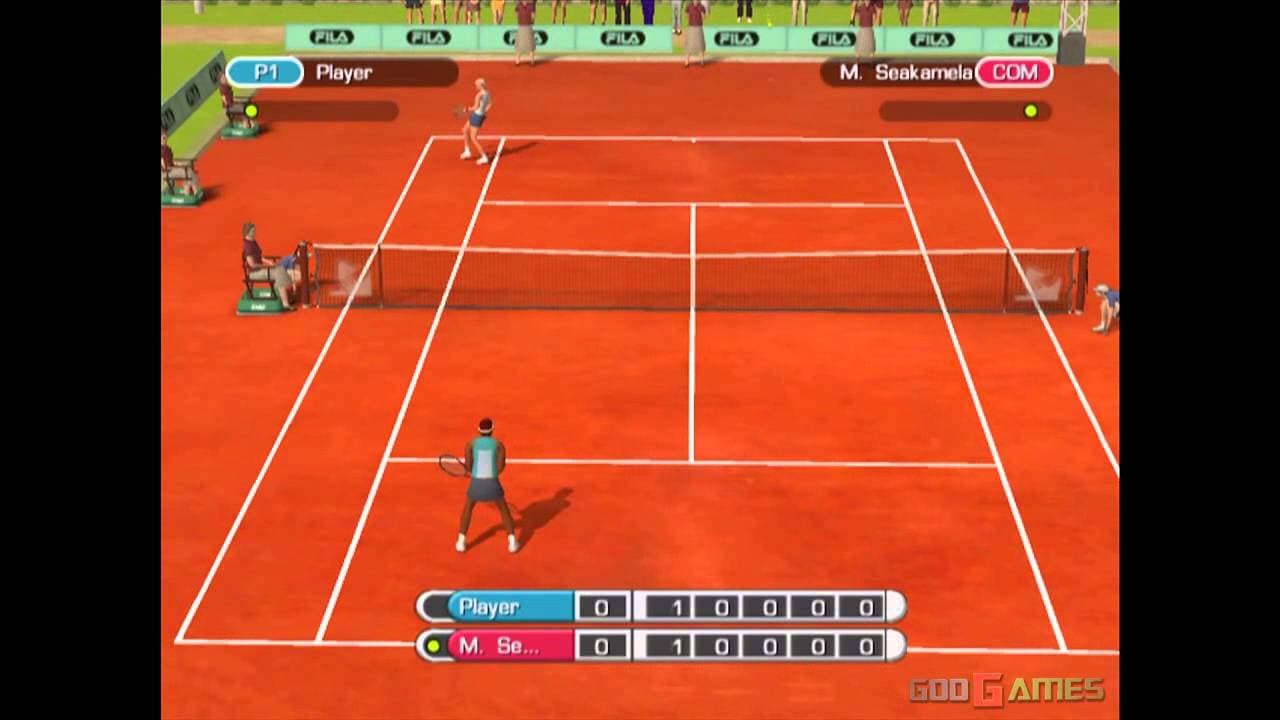Click the COM opponent badge
The height and width of the screenshot is (720, 1280).
click(1014, 73)
